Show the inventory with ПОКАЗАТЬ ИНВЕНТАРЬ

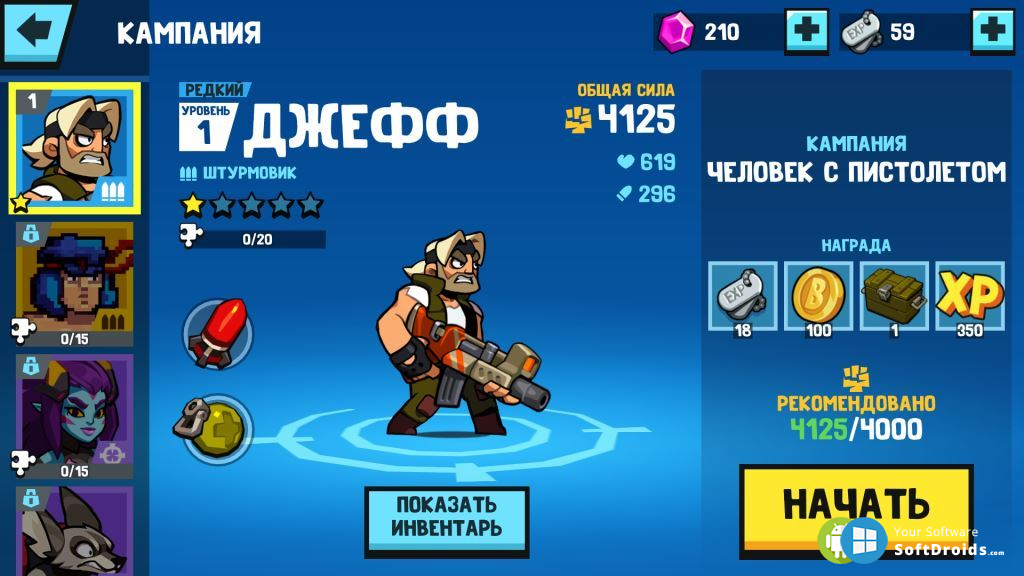(446, 517)
